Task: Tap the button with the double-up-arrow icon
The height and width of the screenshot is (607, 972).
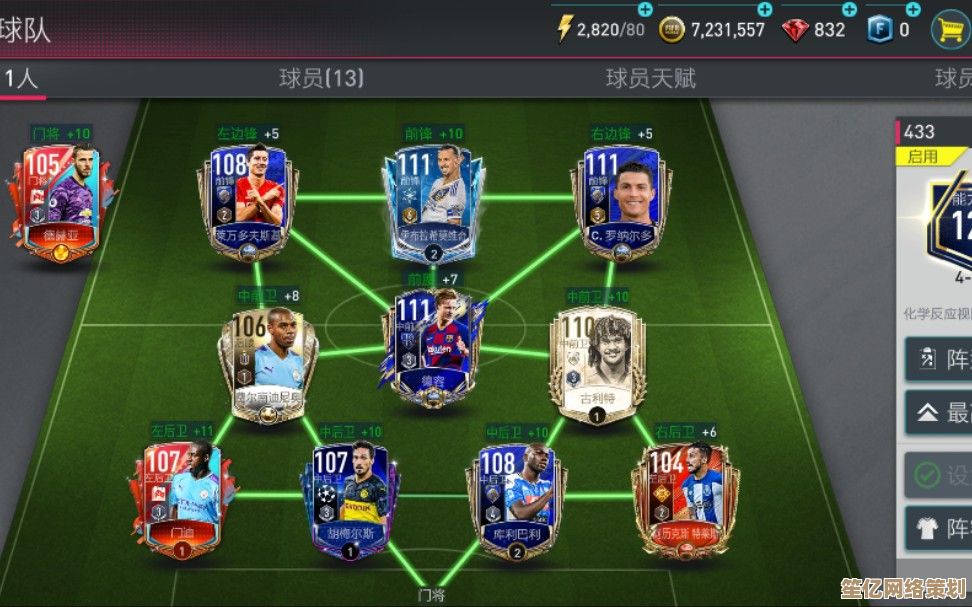Action: click(940, 411)
